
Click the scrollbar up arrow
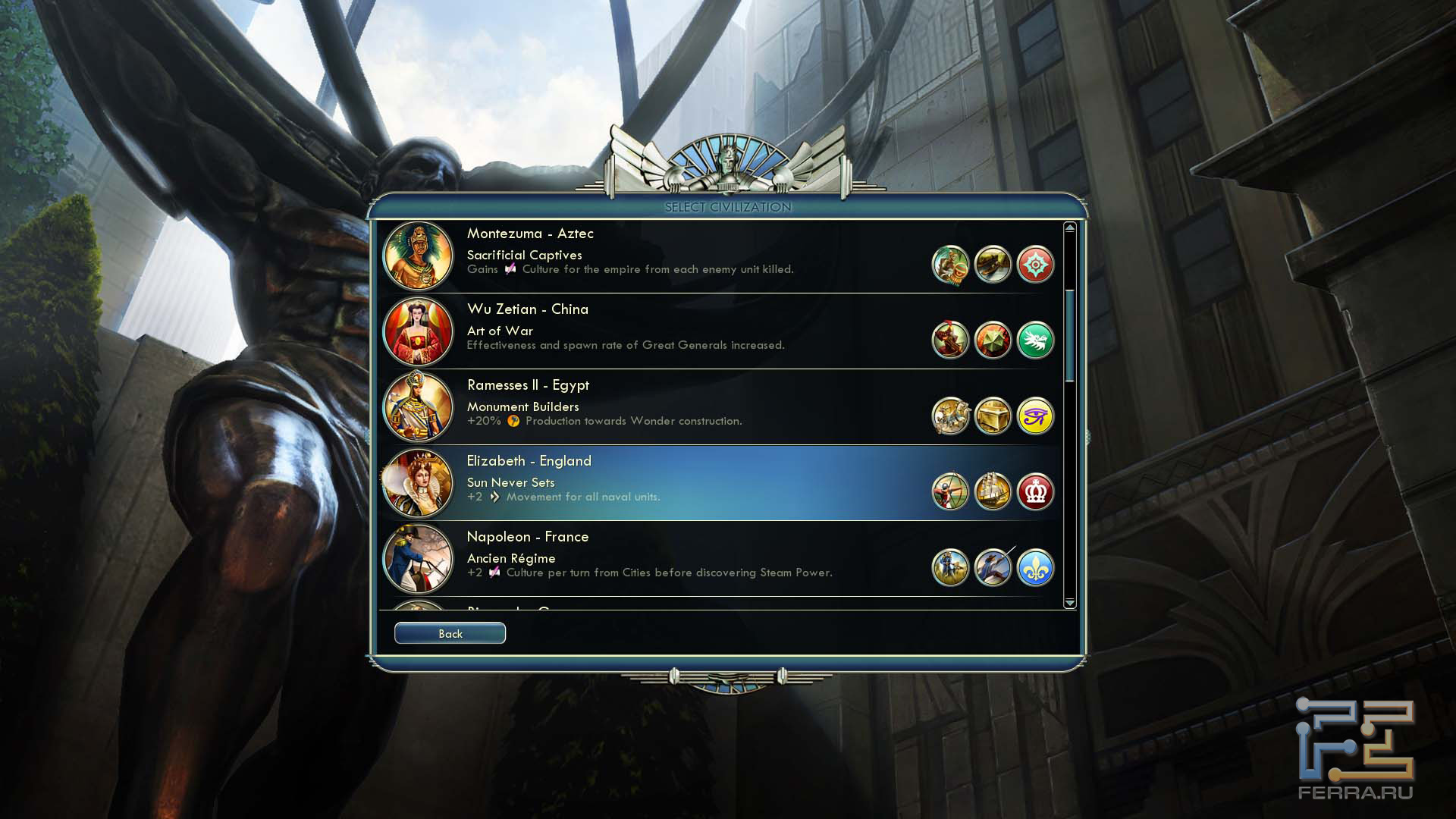coord(1070,227)
